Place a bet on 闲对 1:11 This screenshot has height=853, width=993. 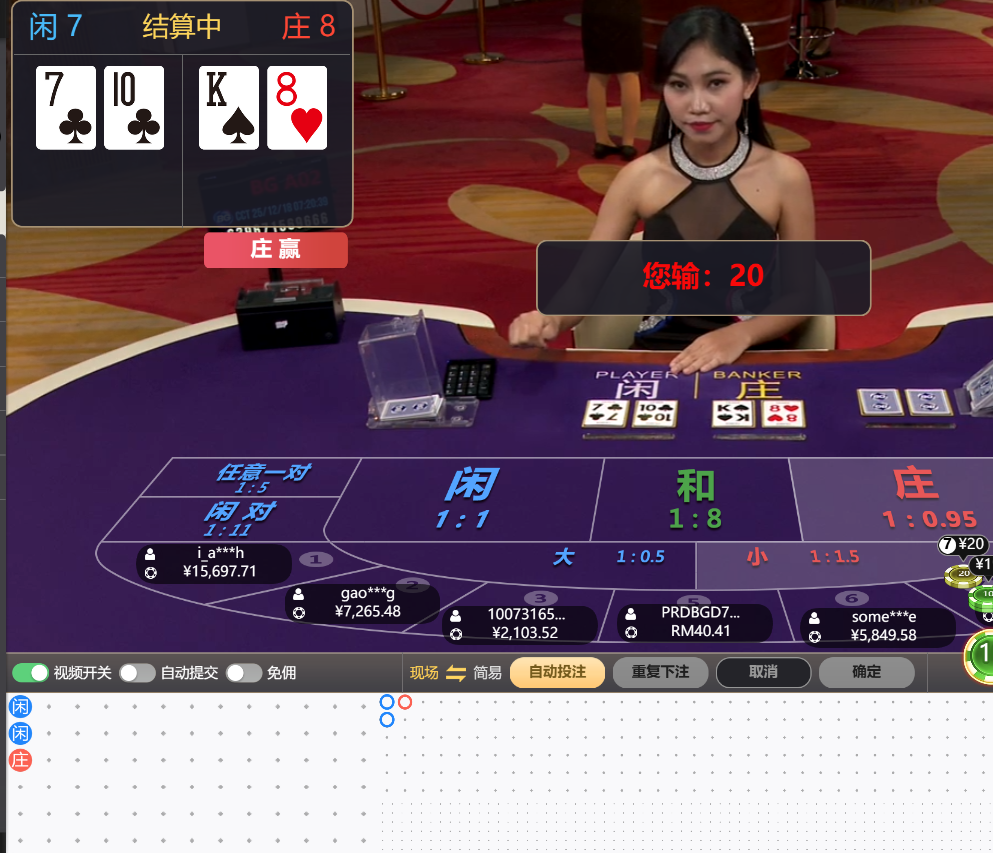point(238,519)
